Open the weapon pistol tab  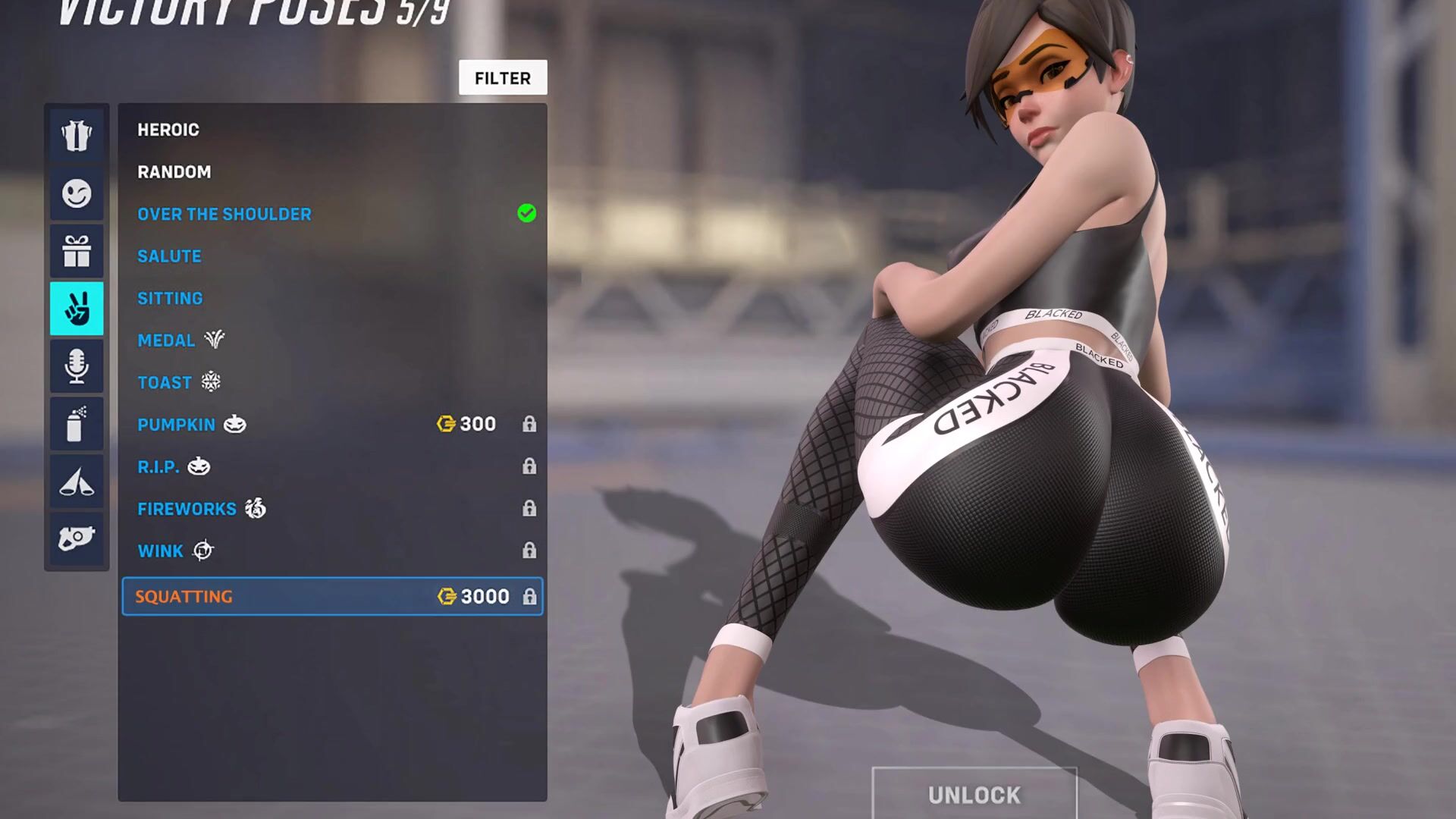point(77,539)
